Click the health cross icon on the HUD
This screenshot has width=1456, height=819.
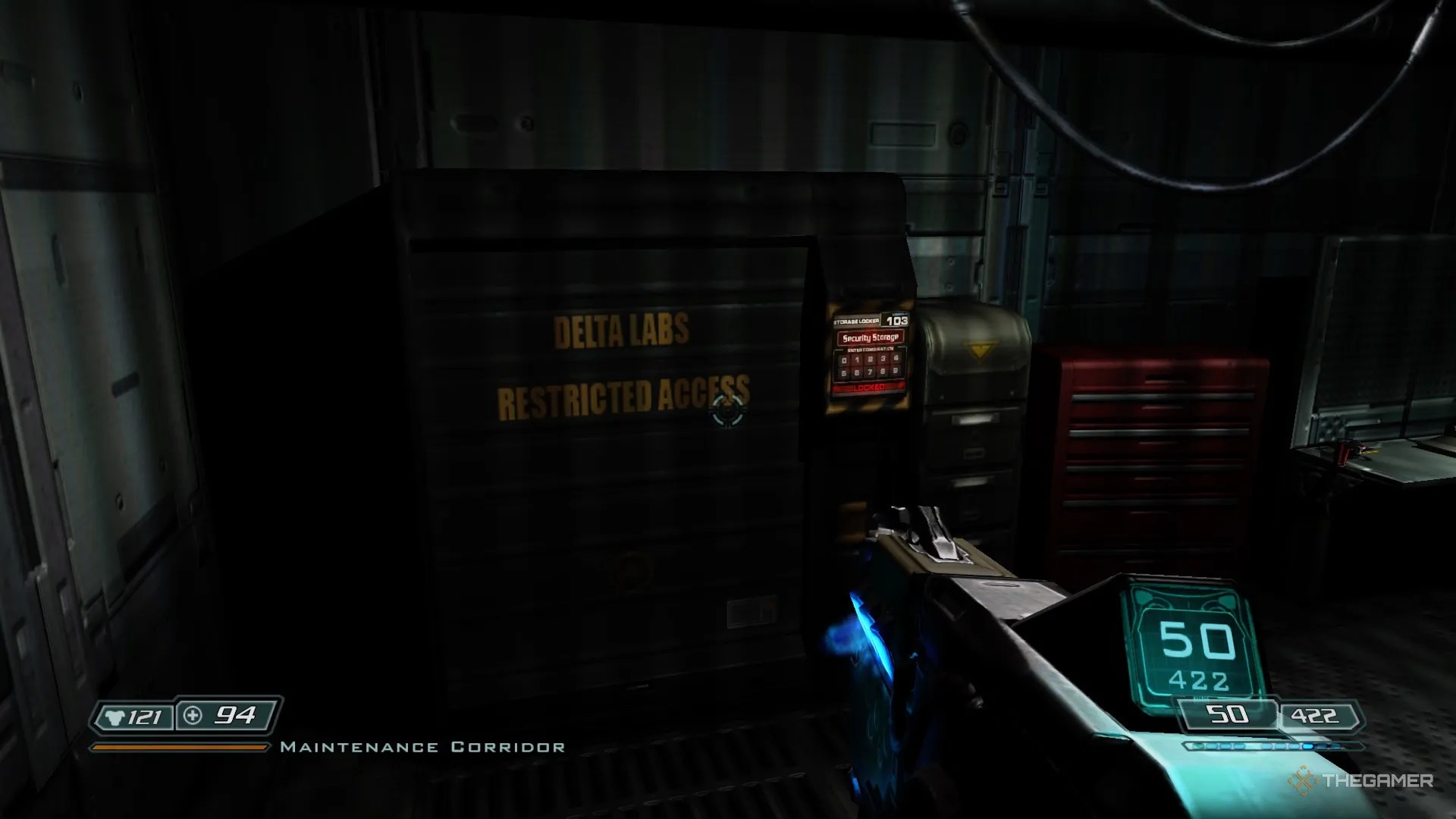pyautogui.click(x=193, y=714)
